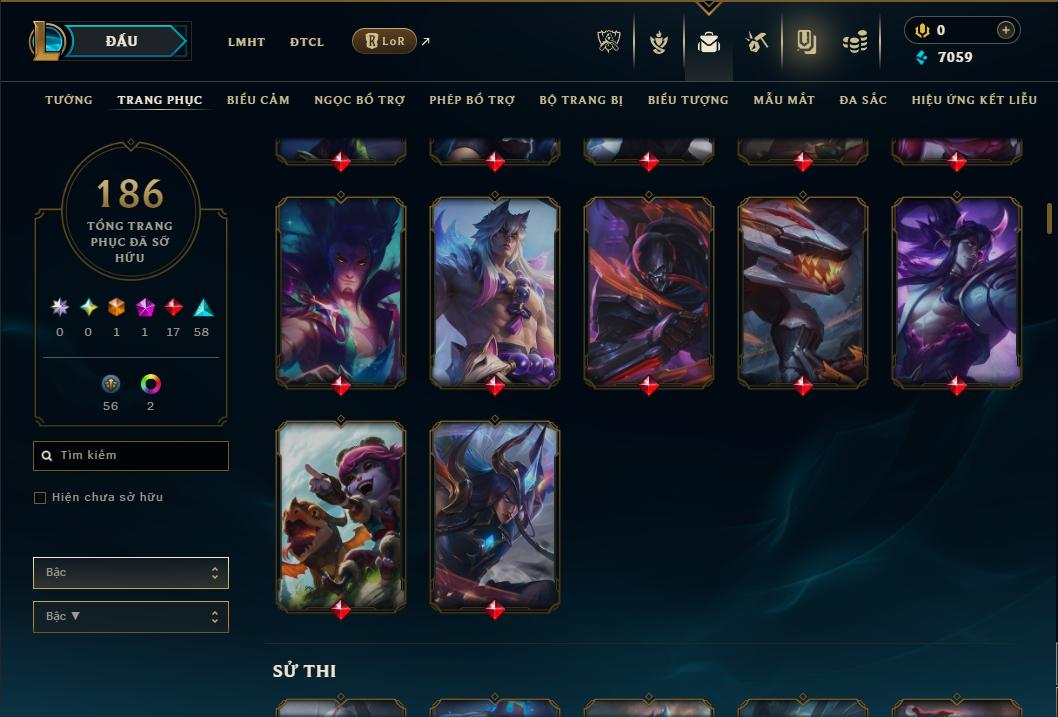1058x717 pixels.
Task: Go to the NGỌC BỔ TRỢ tab
Action: click(359, 100)
